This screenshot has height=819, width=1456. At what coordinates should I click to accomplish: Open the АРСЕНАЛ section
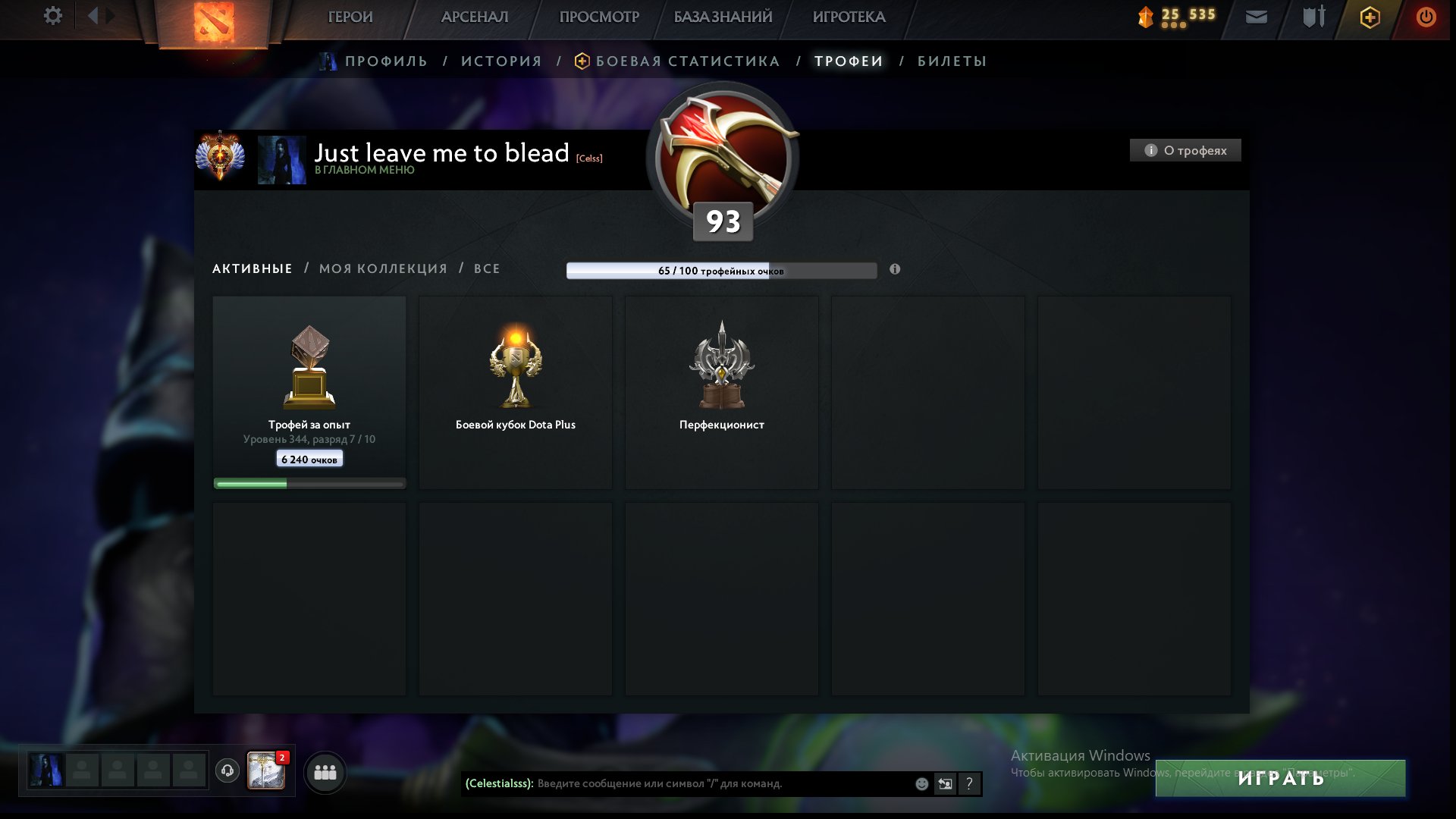(475, 17)
